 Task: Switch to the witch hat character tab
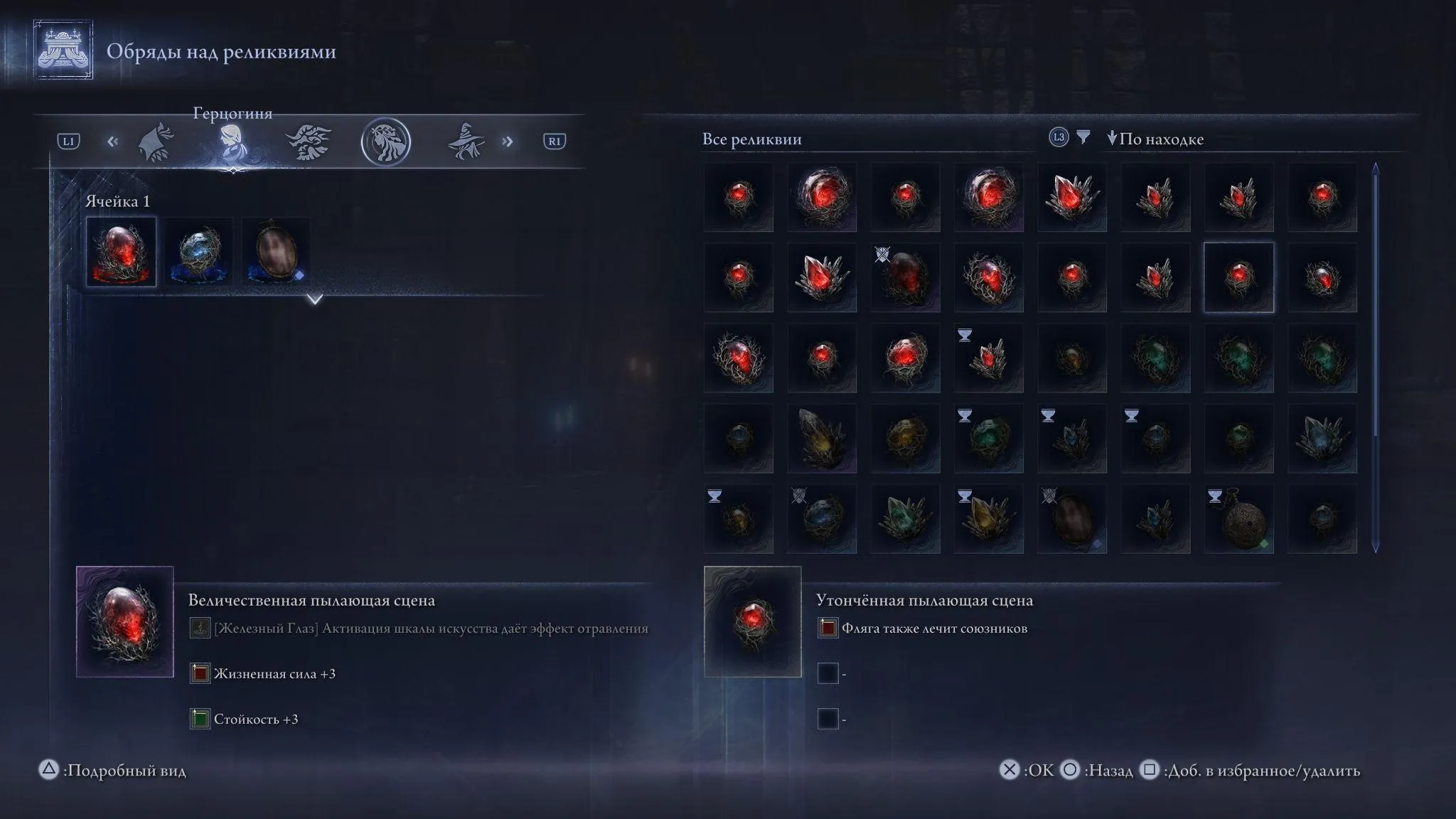(x=466, y=141)
